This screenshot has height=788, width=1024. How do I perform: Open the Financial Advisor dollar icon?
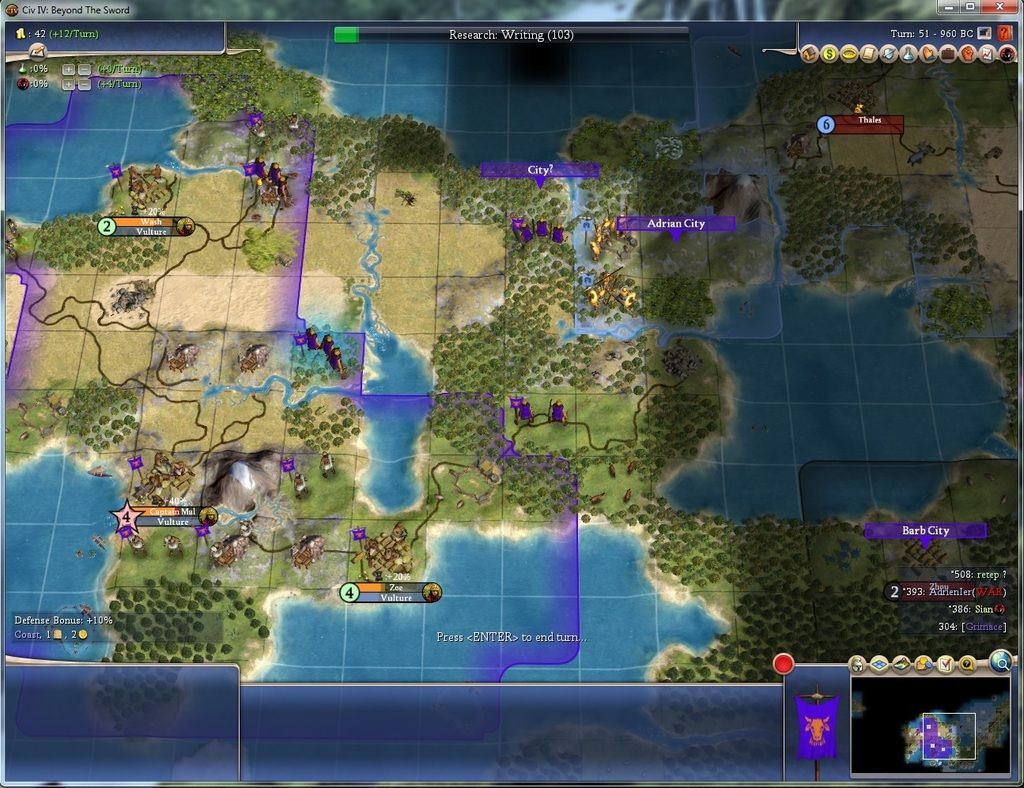pos(829,53)
